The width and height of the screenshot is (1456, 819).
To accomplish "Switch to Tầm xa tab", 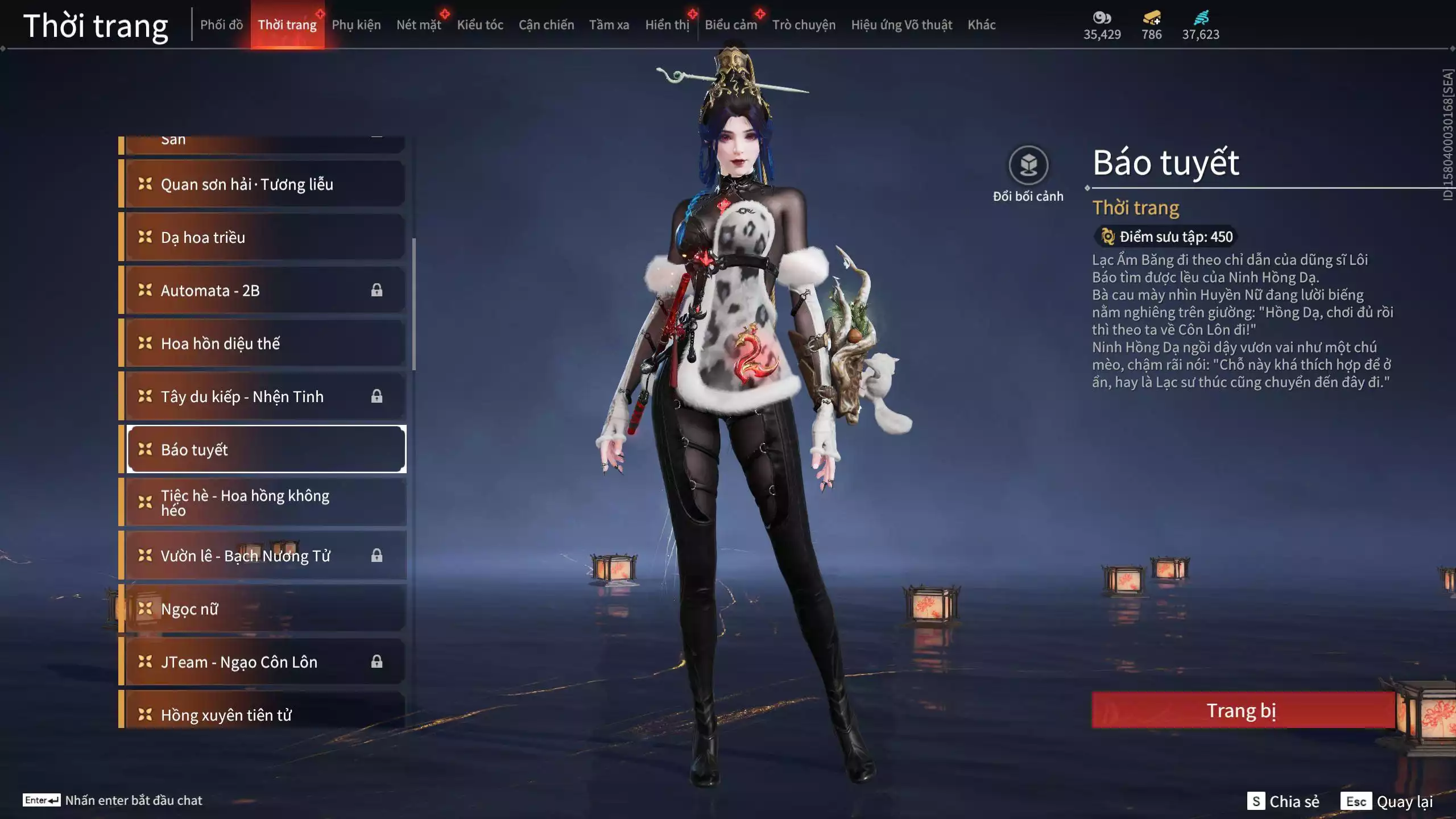I will pos(609,25).
